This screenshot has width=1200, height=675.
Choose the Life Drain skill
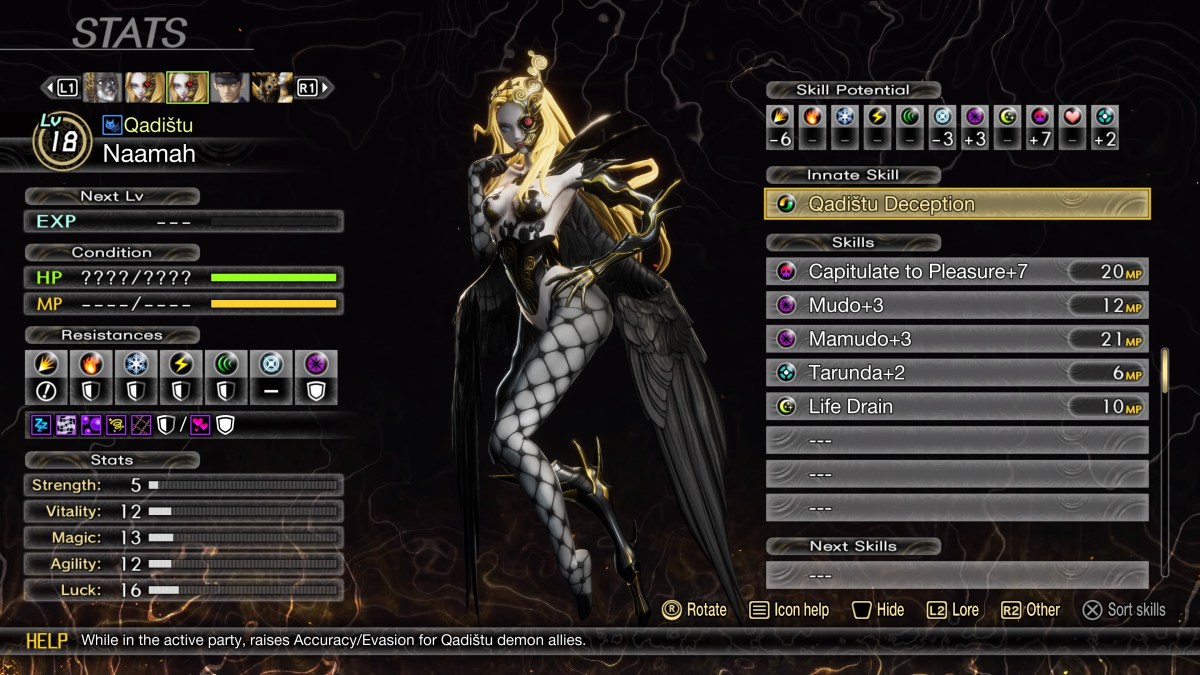[957, 407]
